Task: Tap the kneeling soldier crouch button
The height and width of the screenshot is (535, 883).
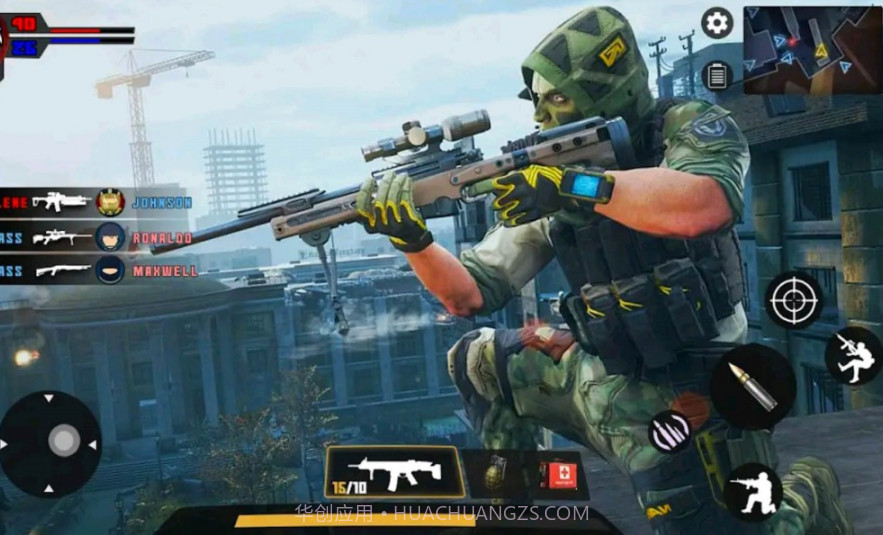Action: pyautogui.click(x=753, y=491)
